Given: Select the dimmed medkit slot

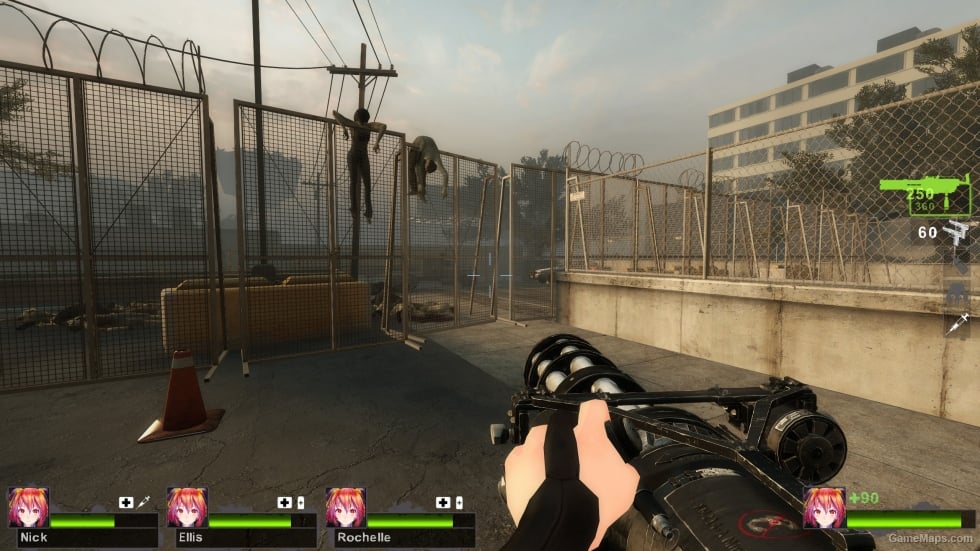Looking at the screenshot, I should click(x=957, y=294).
